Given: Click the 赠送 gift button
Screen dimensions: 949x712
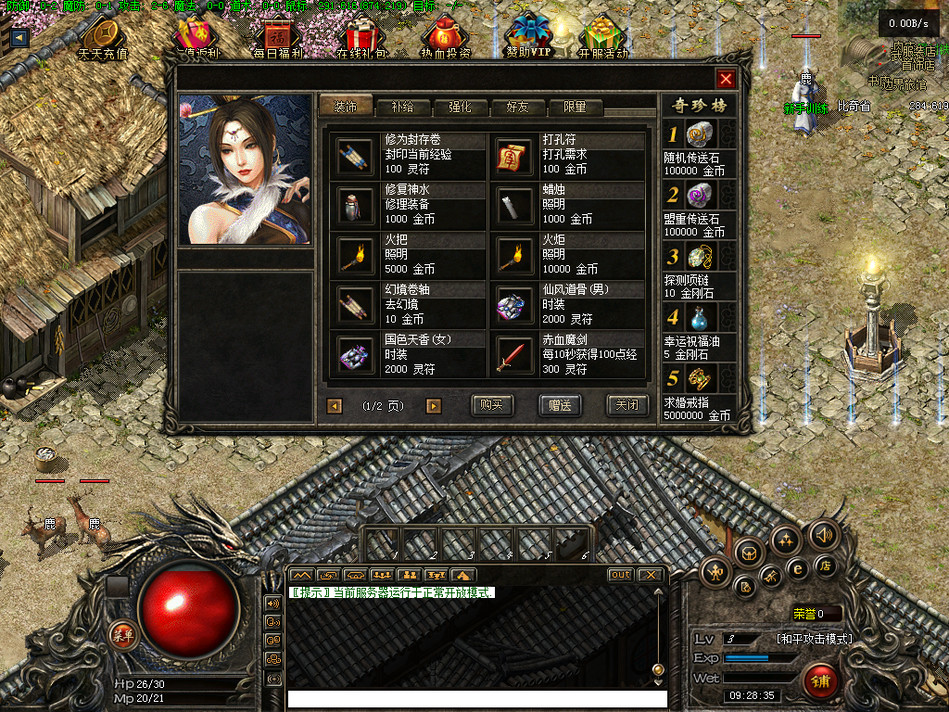Looking at the screenshot, I should [x=559, y=405].
